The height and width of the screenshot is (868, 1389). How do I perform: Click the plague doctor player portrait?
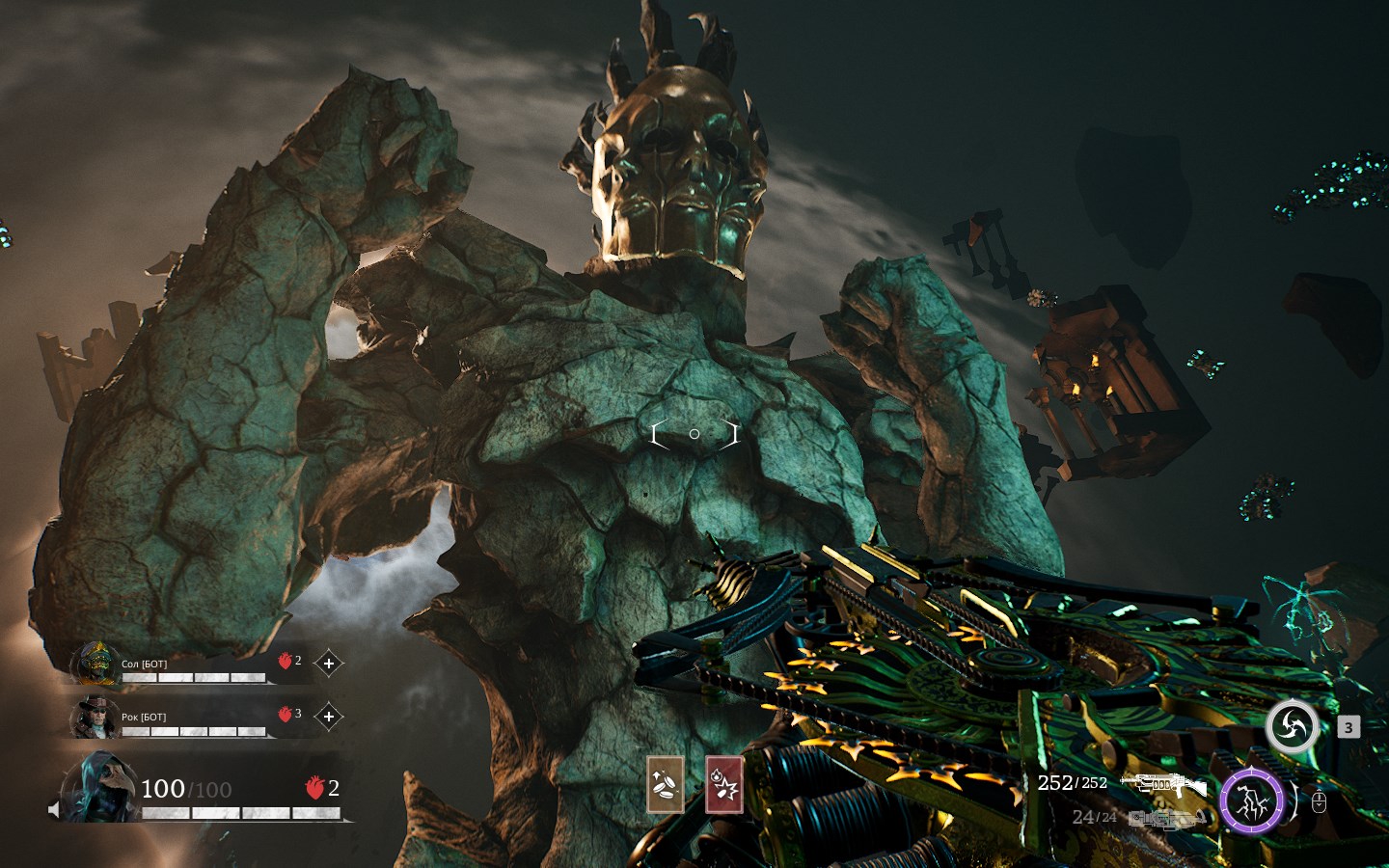[100, 788]
